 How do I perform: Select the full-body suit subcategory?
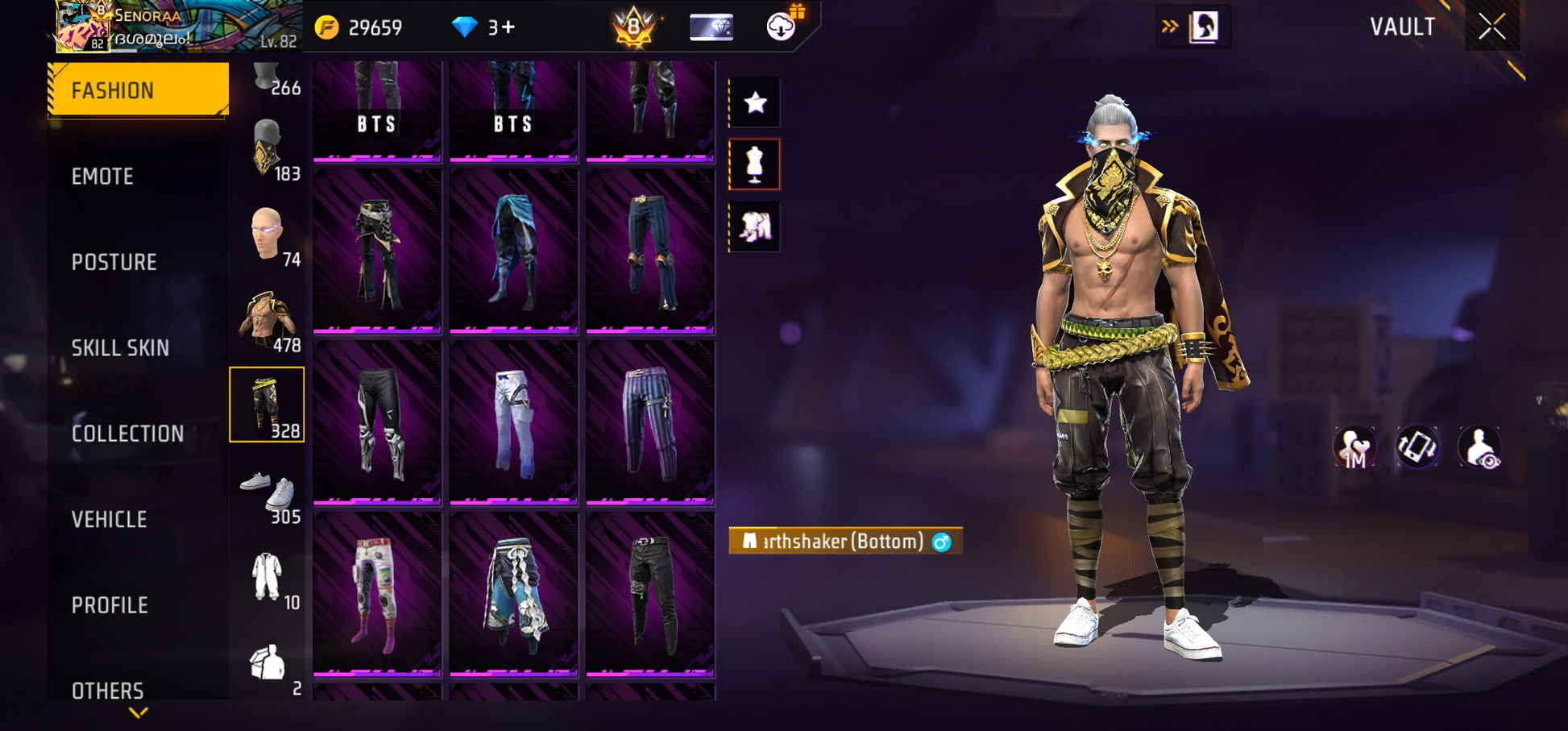267,576
